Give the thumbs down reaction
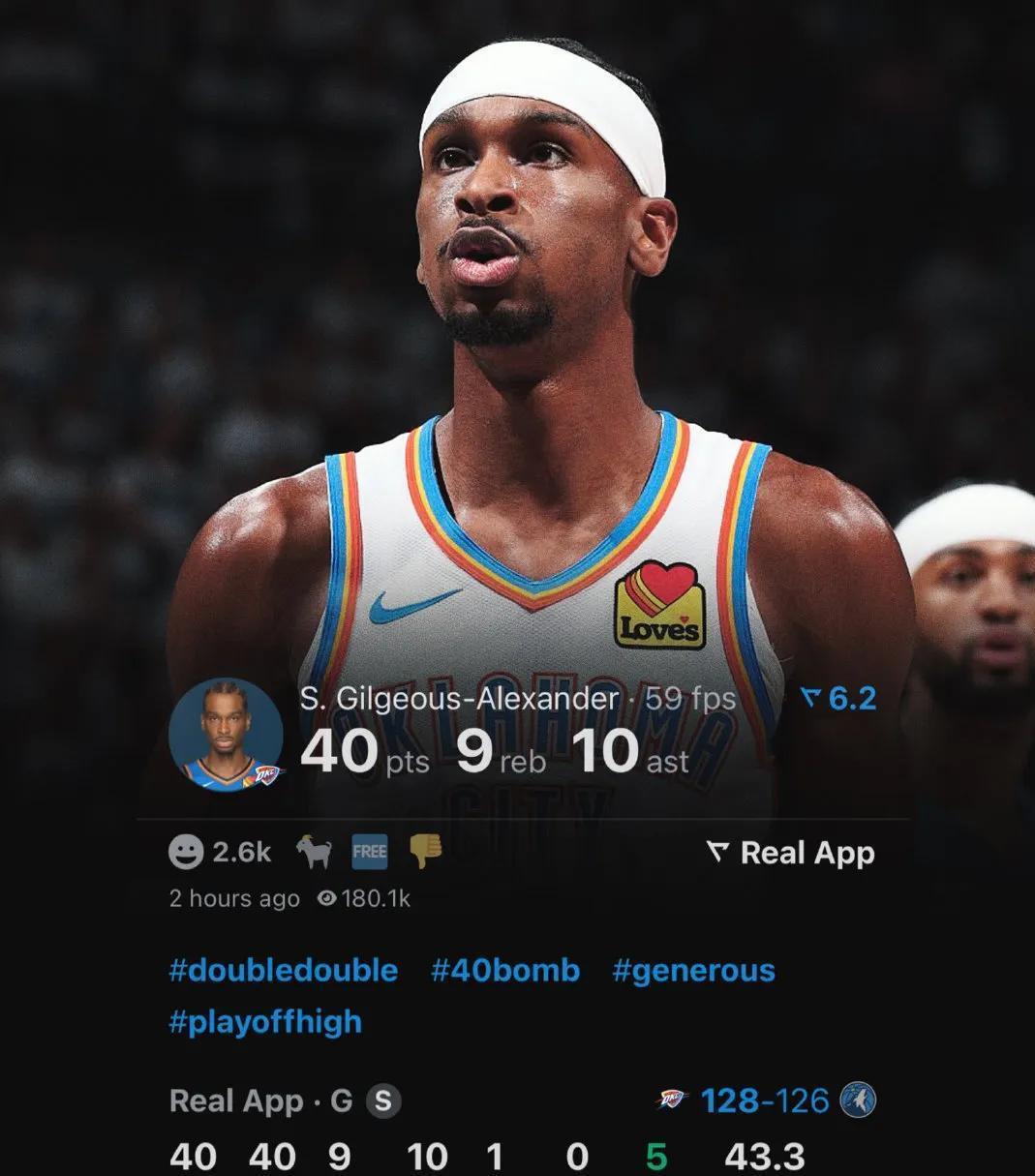Viewport: 1035px width, 1176px height. tap(425, 852)
